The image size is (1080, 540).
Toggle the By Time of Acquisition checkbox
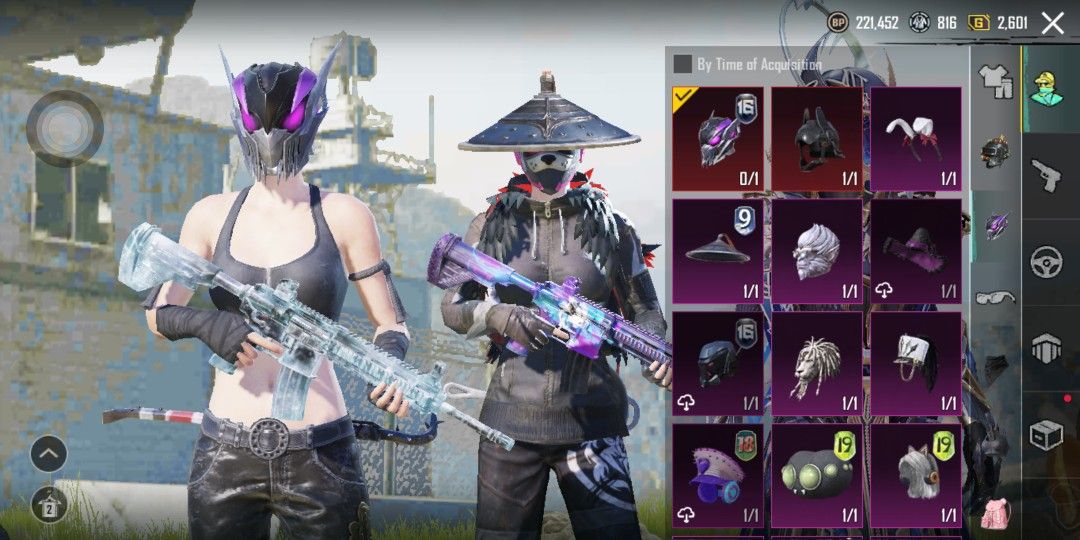pos(682,65)
